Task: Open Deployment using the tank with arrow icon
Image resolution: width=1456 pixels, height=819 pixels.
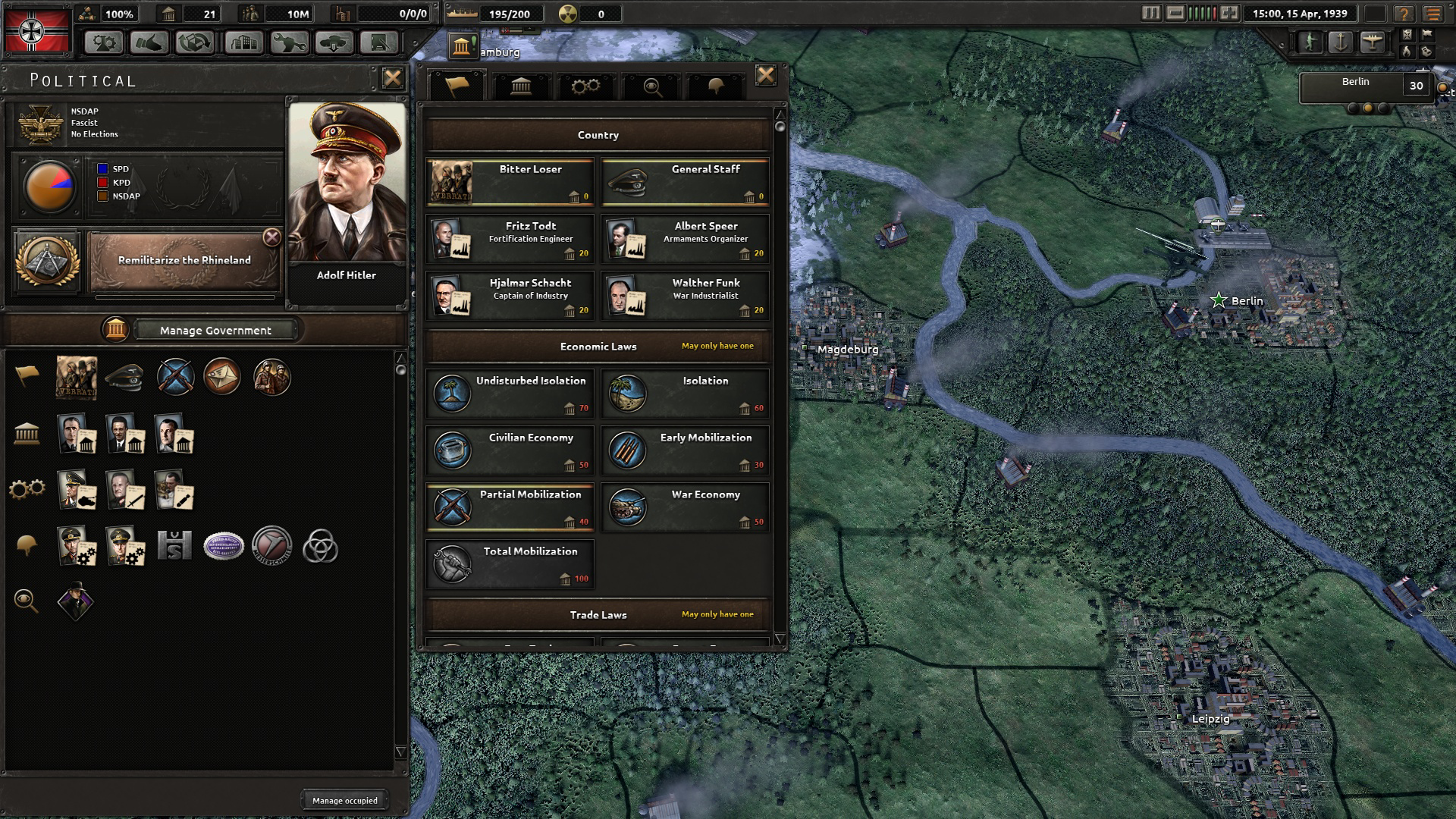Action: [x=334, y=43]
